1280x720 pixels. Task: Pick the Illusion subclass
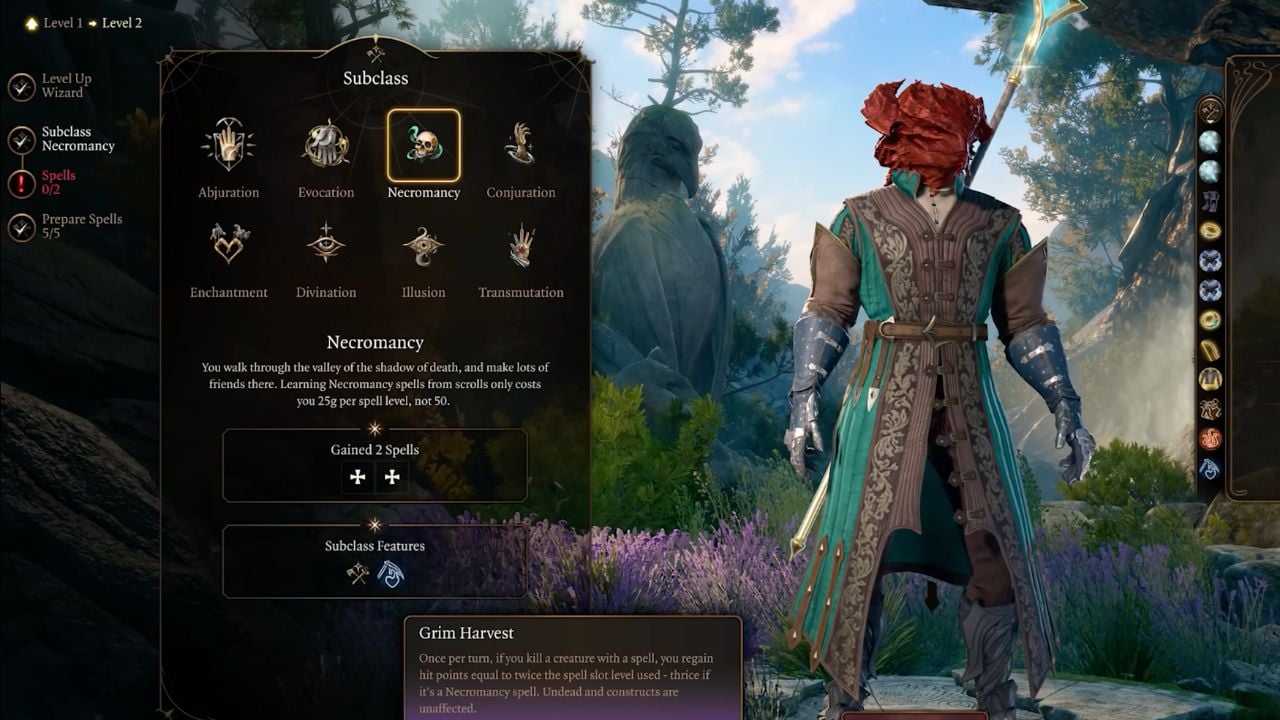[423, 245]
